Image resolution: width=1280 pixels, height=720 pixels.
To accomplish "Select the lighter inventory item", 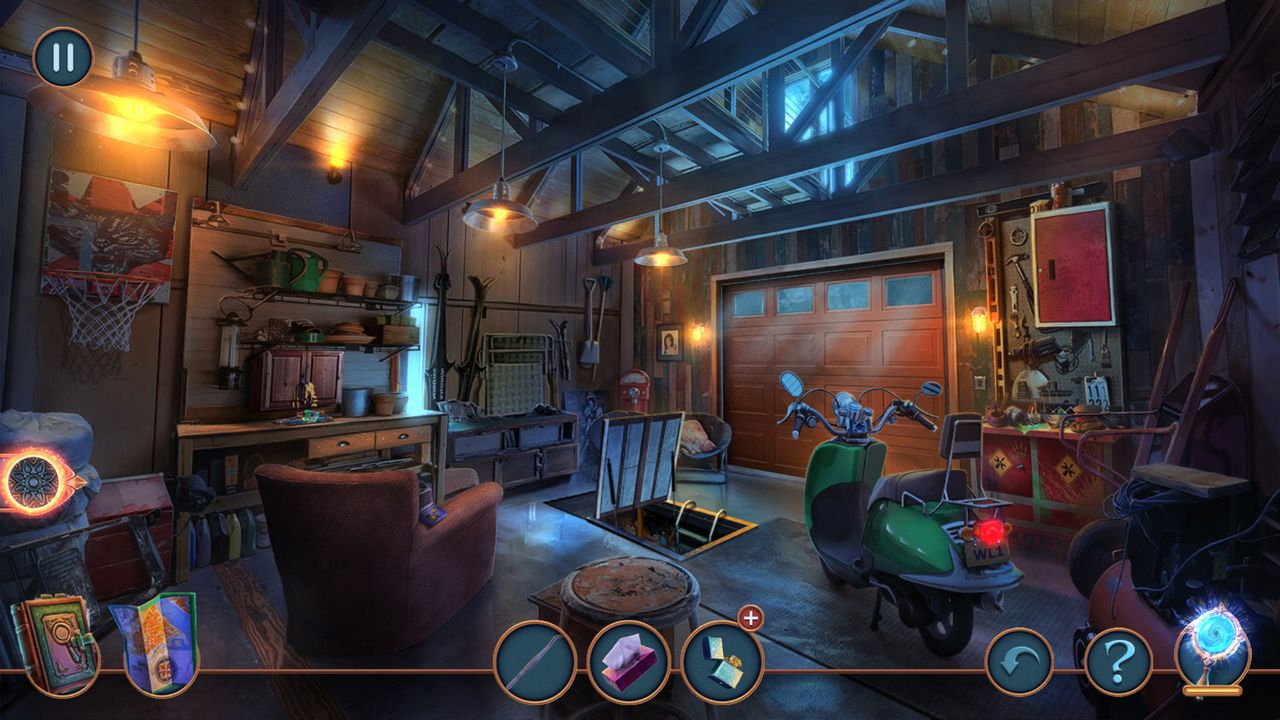I will click(x=722, y=662).
